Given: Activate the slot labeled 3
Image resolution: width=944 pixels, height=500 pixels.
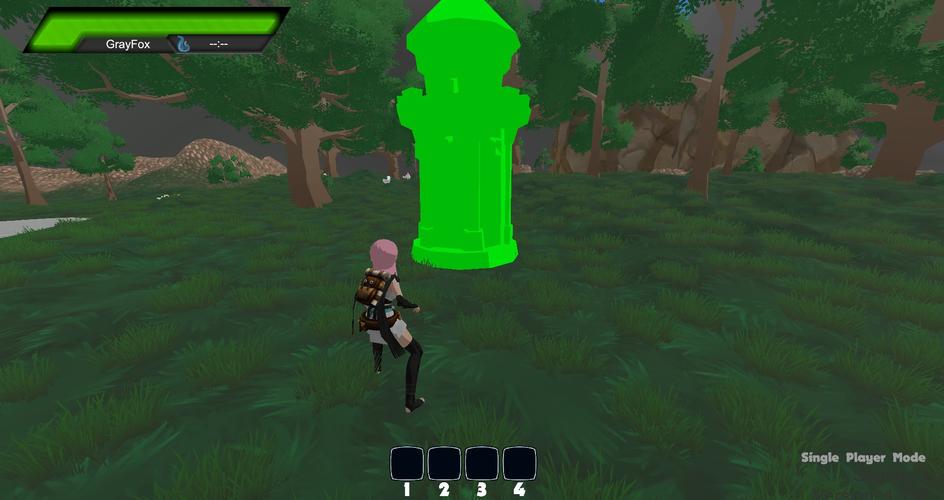Looking at the screenshot, I should click(482, 463).
